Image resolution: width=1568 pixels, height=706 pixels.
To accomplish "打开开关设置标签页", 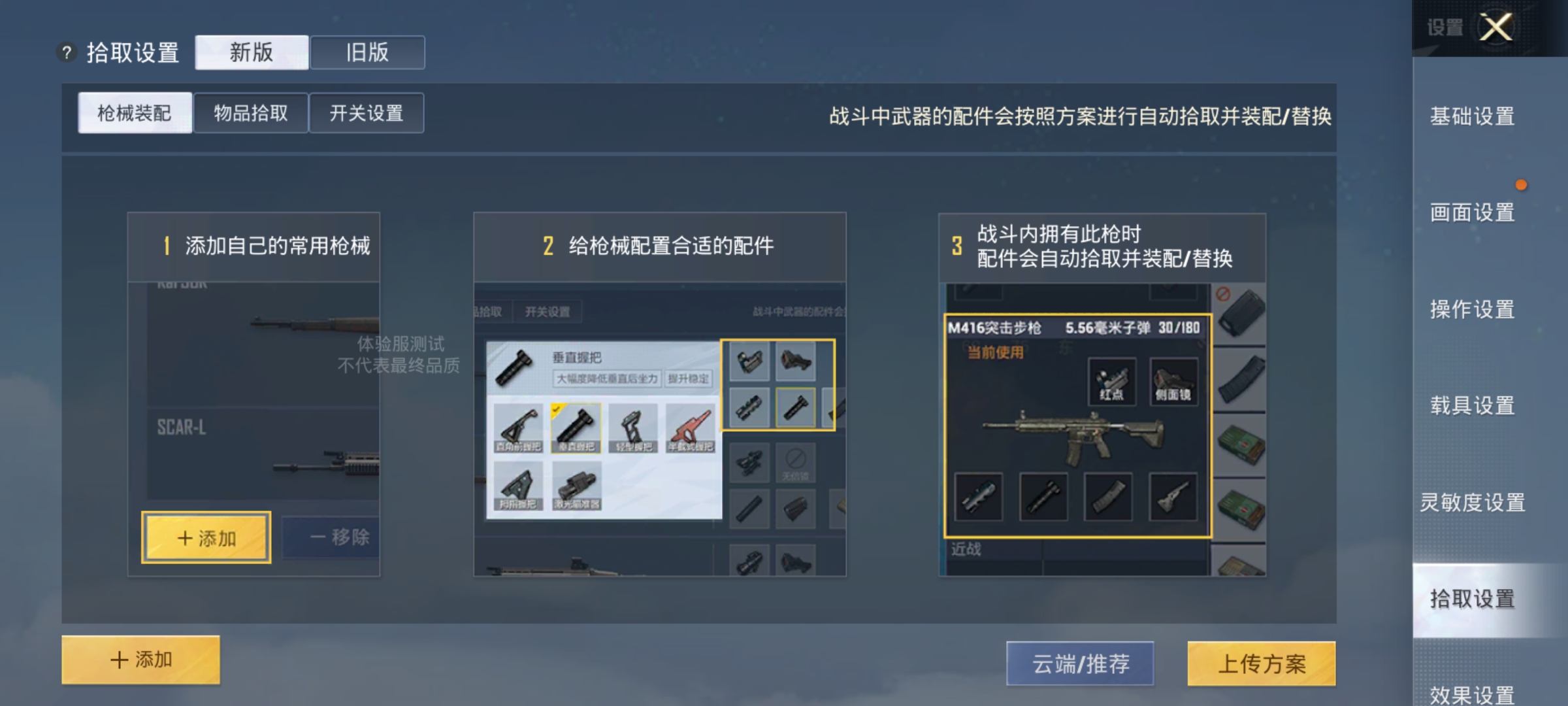I will pyautogui.click(x=366, y=112).
